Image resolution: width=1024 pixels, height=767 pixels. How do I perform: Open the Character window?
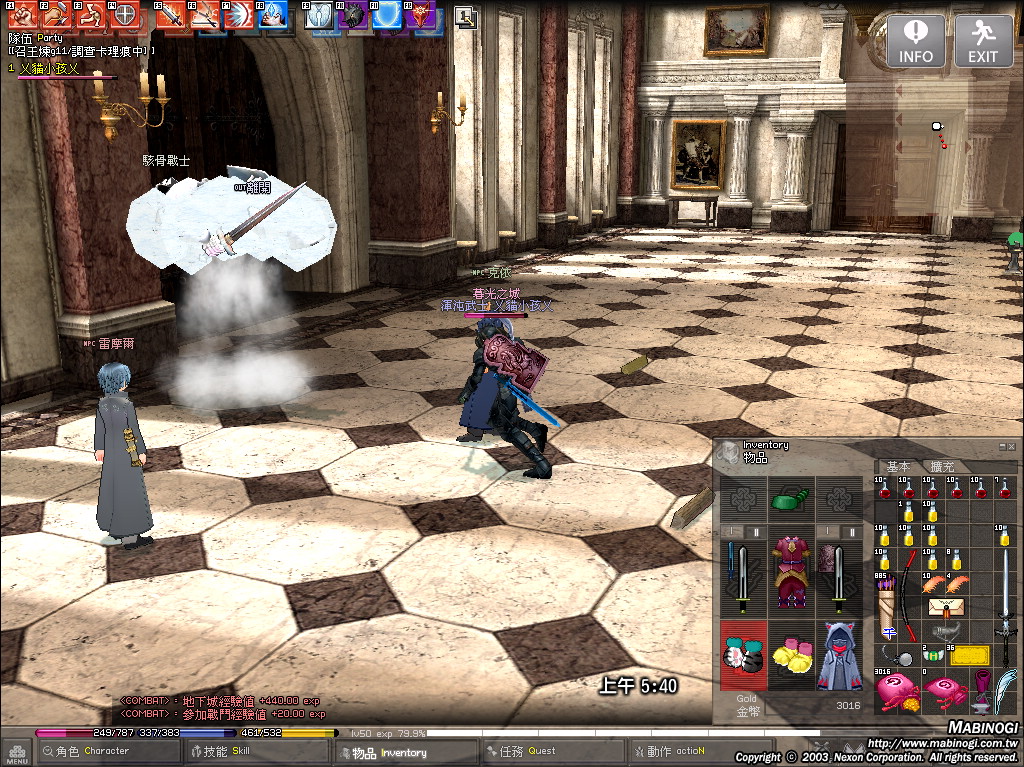tap(93, 751)
